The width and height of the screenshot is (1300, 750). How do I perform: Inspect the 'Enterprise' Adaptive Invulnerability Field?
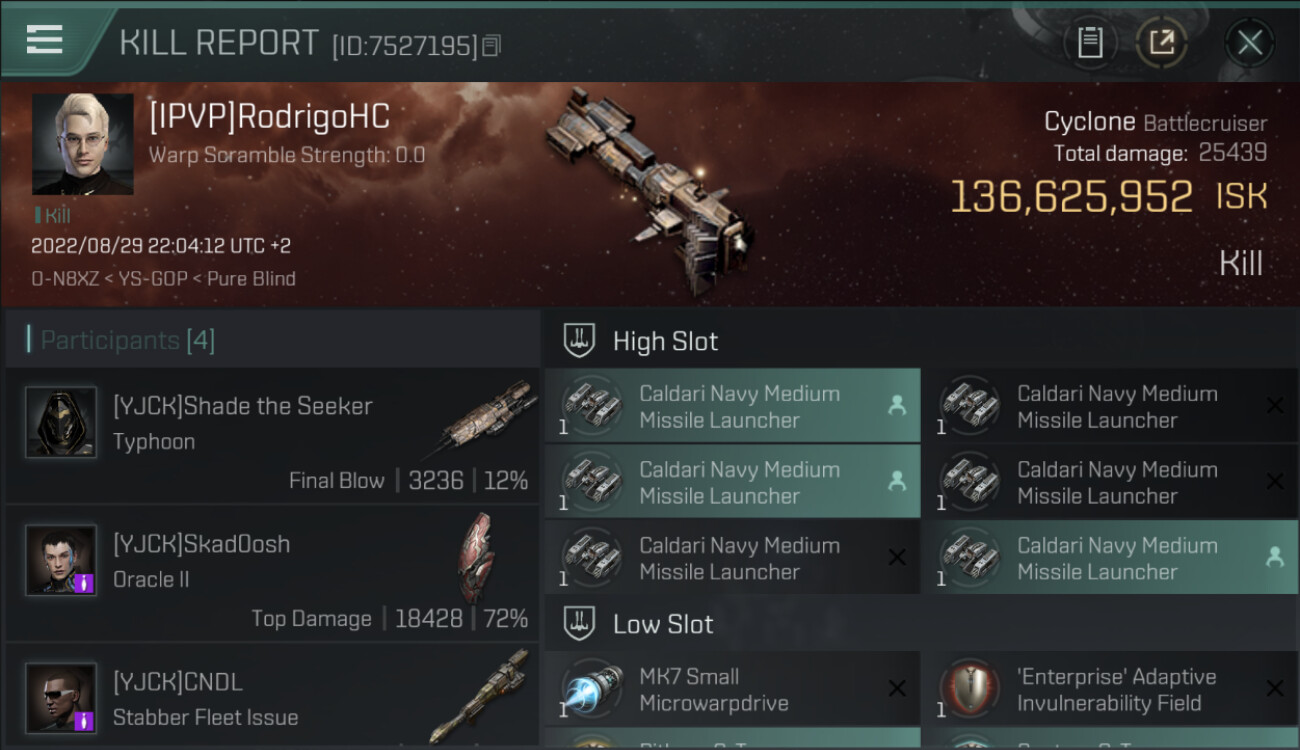[1109, 689]
